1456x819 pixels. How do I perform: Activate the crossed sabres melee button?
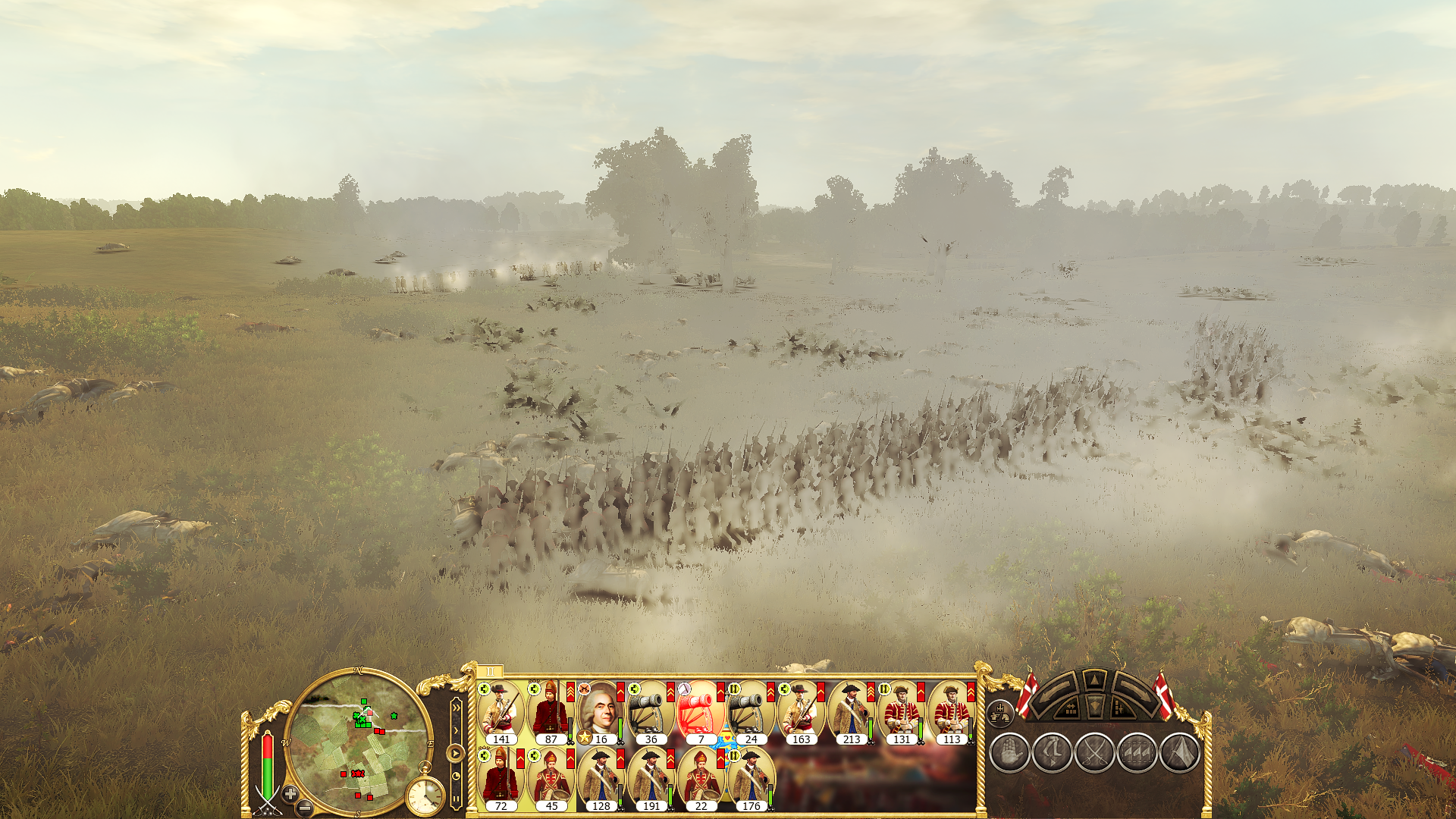(x=1095, y=753)
